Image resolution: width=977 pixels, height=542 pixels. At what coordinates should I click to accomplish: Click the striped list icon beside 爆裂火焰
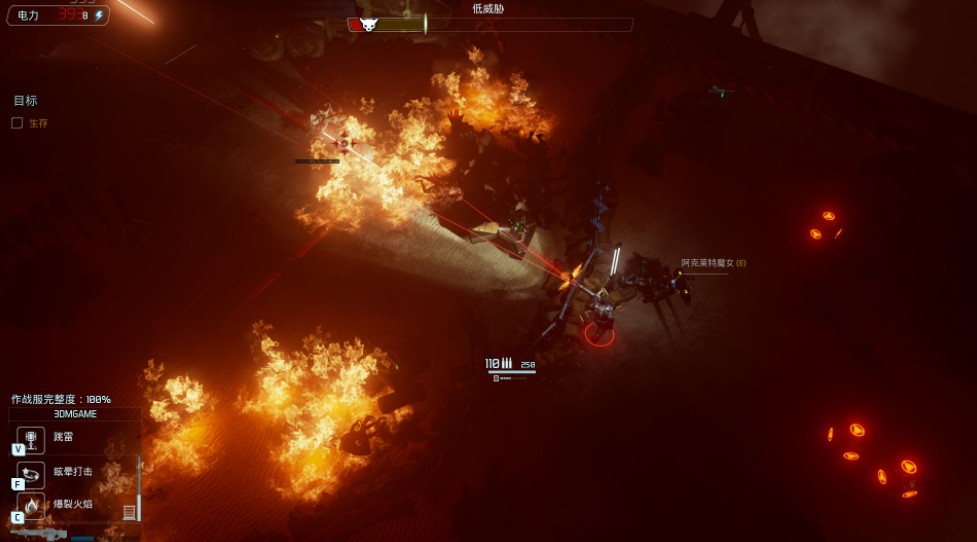[129, 512]
